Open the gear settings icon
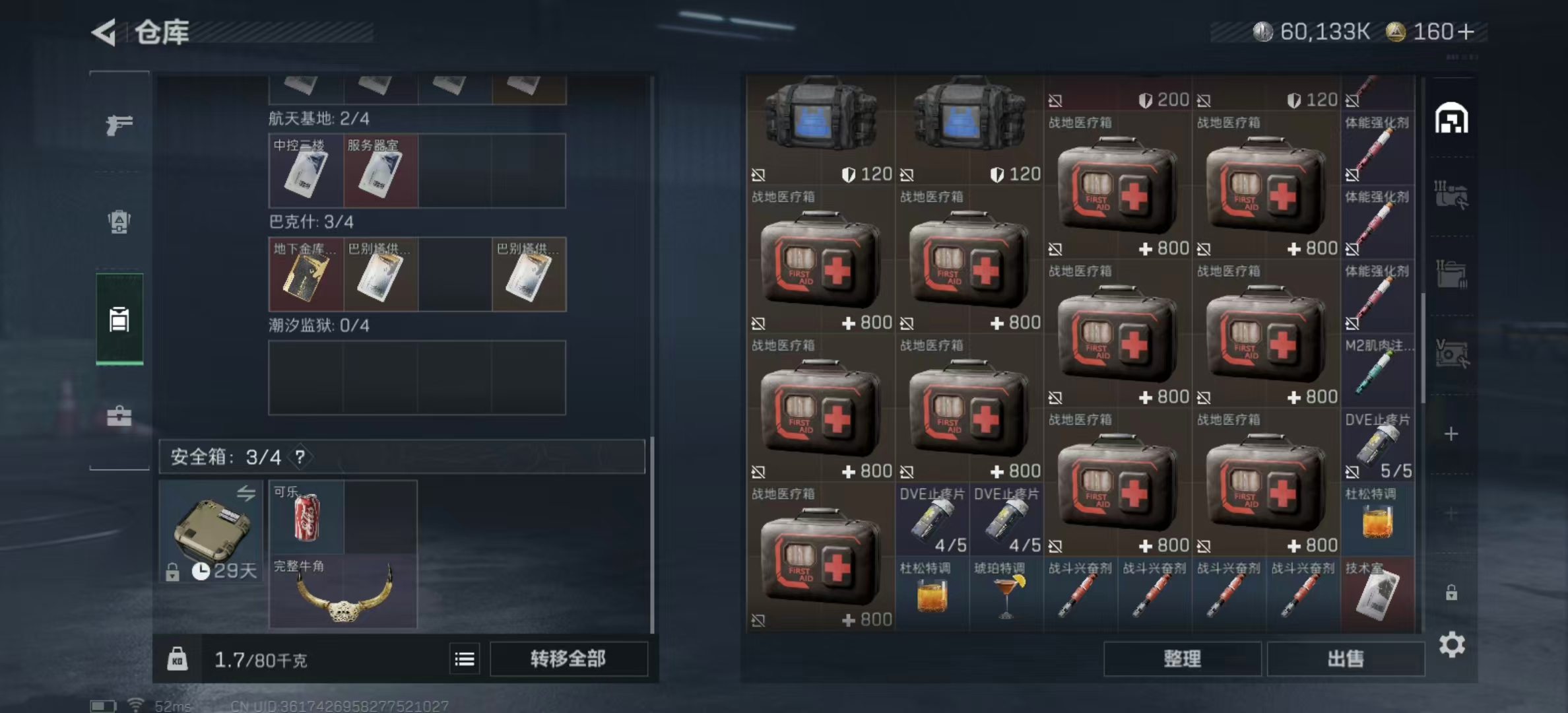The width and height of the screenshot is (1568, 713). pos(1451,644)
